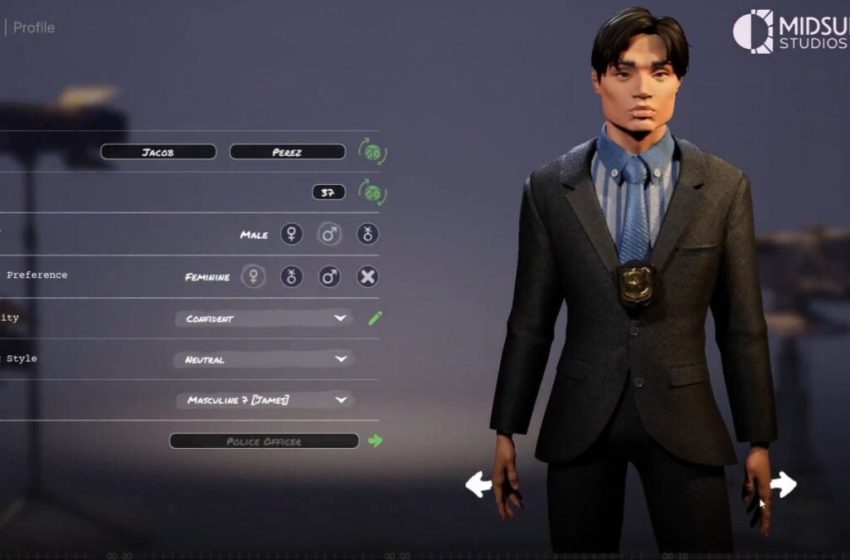The width and height of the screenshot is (850, 560).
Task: Click the age field showing 37
Action: click(x=328, y=192)
